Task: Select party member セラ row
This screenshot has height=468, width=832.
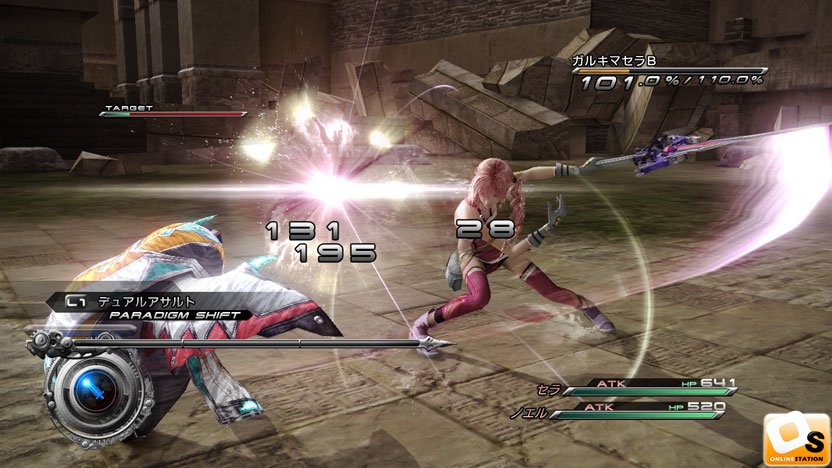Action: 640,384
